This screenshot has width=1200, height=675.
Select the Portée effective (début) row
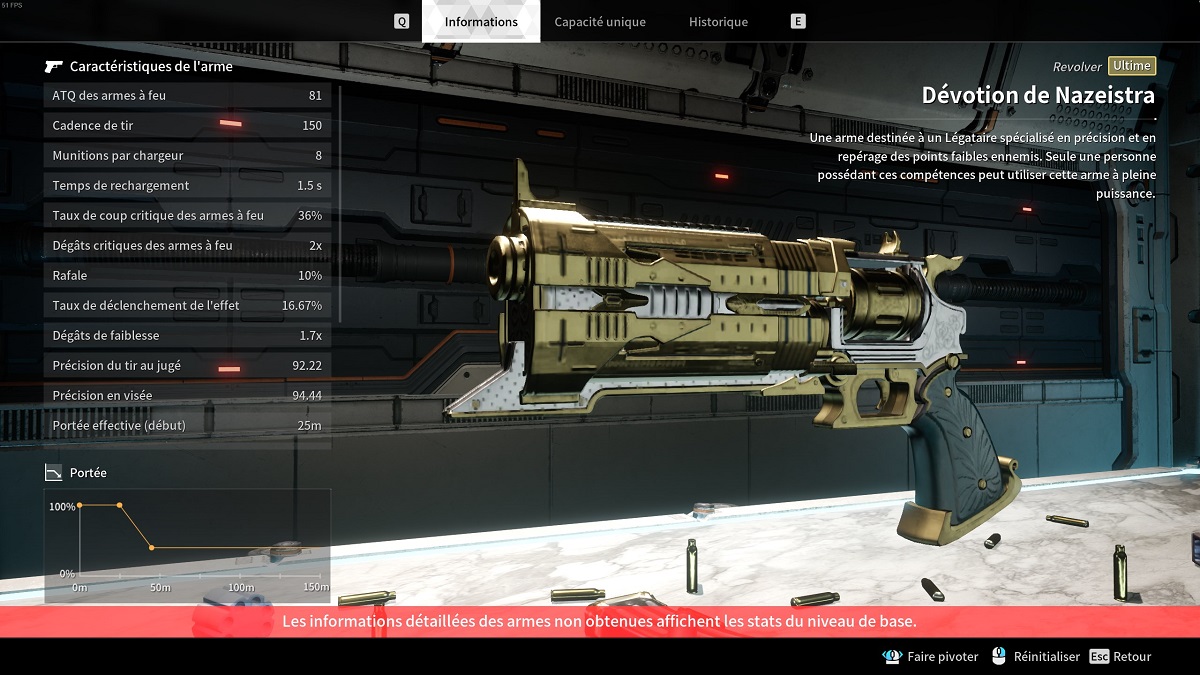187,426
